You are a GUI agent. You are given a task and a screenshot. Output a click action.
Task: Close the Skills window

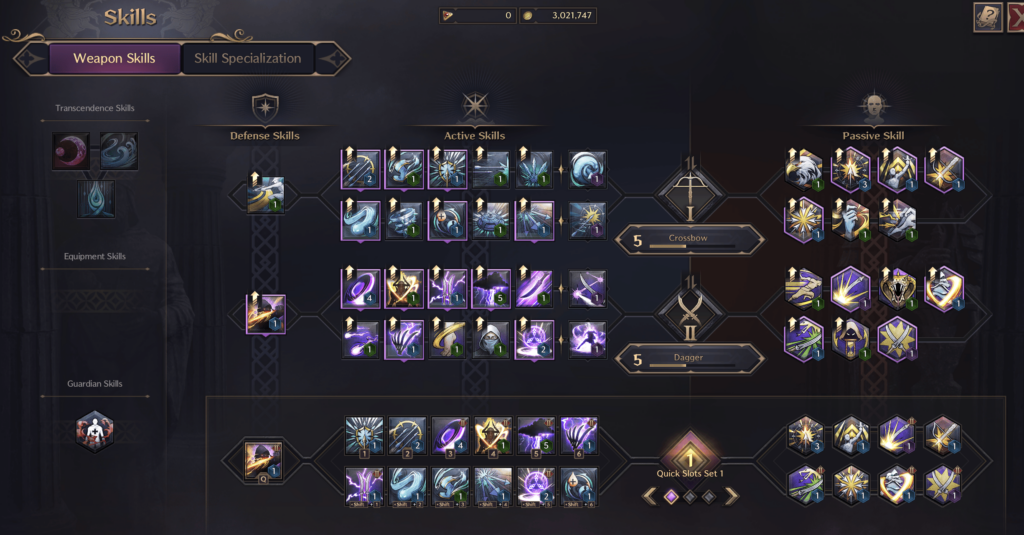pyautogui.click(x=1013, y=17)
